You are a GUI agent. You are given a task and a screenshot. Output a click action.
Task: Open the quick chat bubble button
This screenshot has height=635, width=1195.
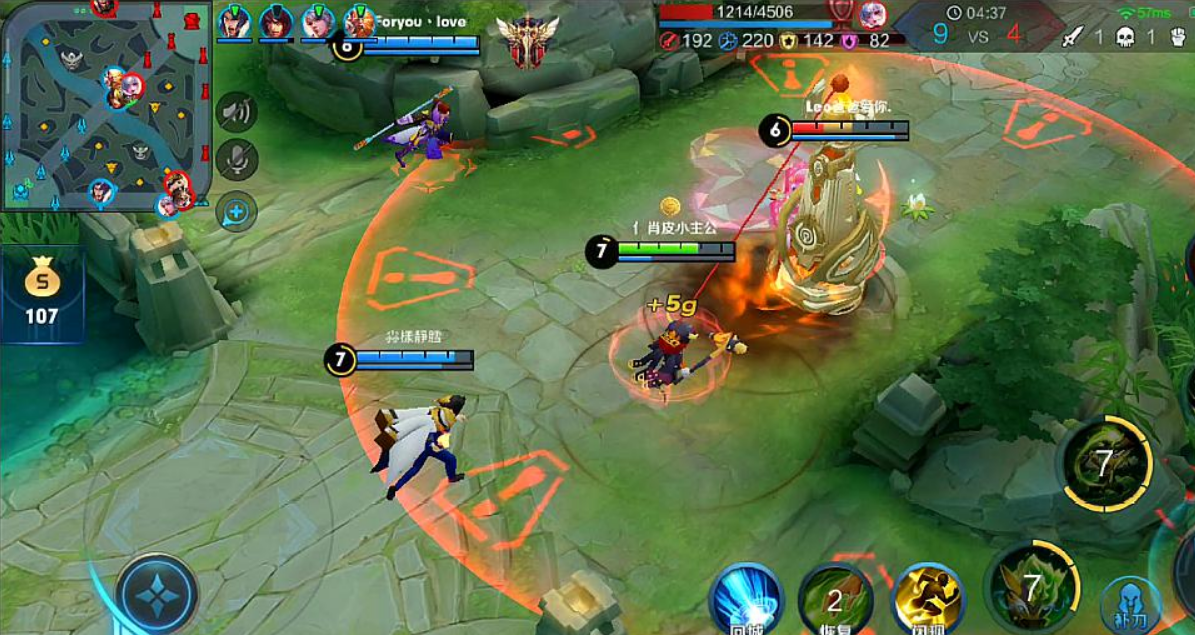click(x=237, y=211)
